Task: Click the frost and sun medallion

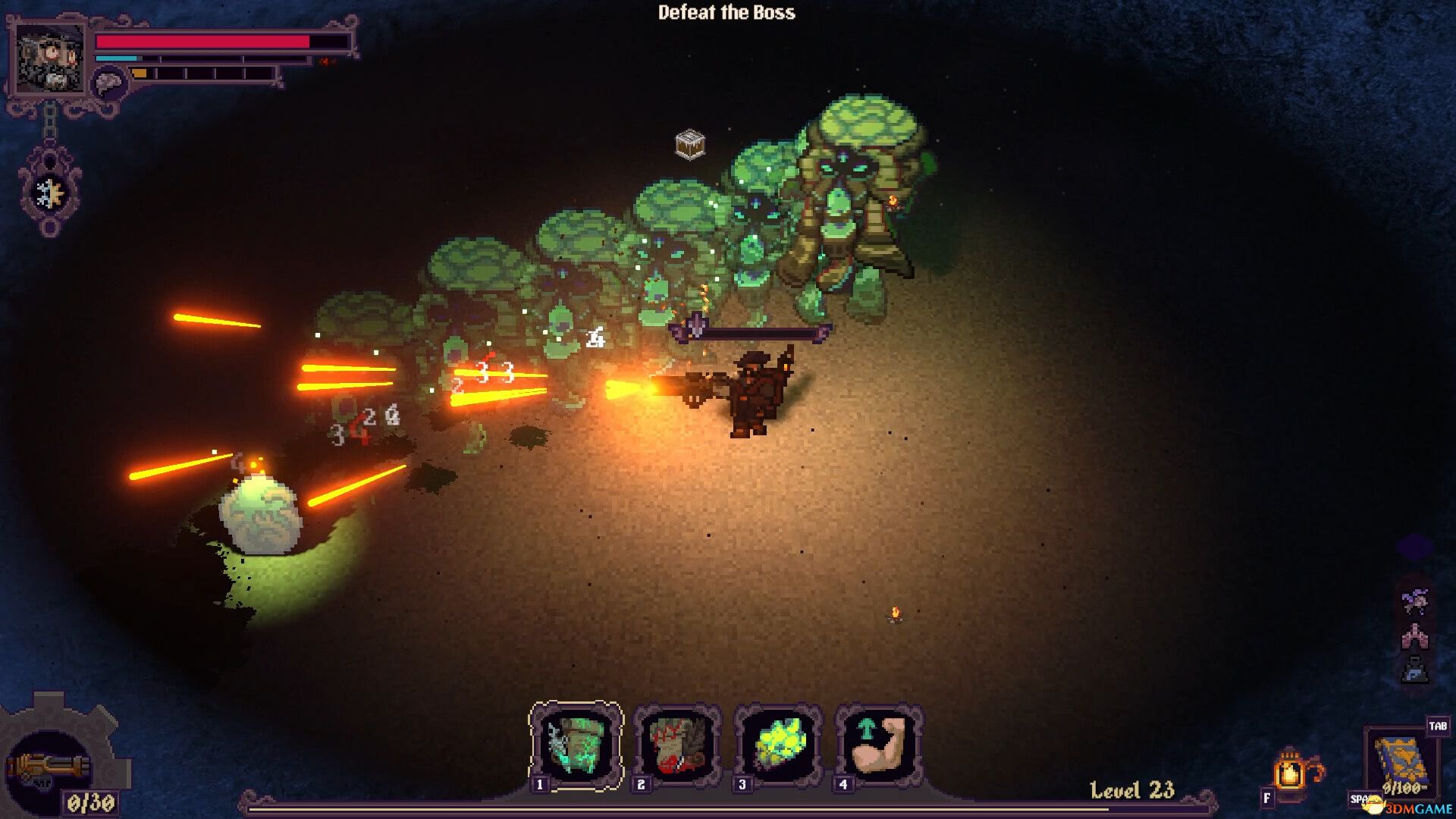Action: point(51,193)
